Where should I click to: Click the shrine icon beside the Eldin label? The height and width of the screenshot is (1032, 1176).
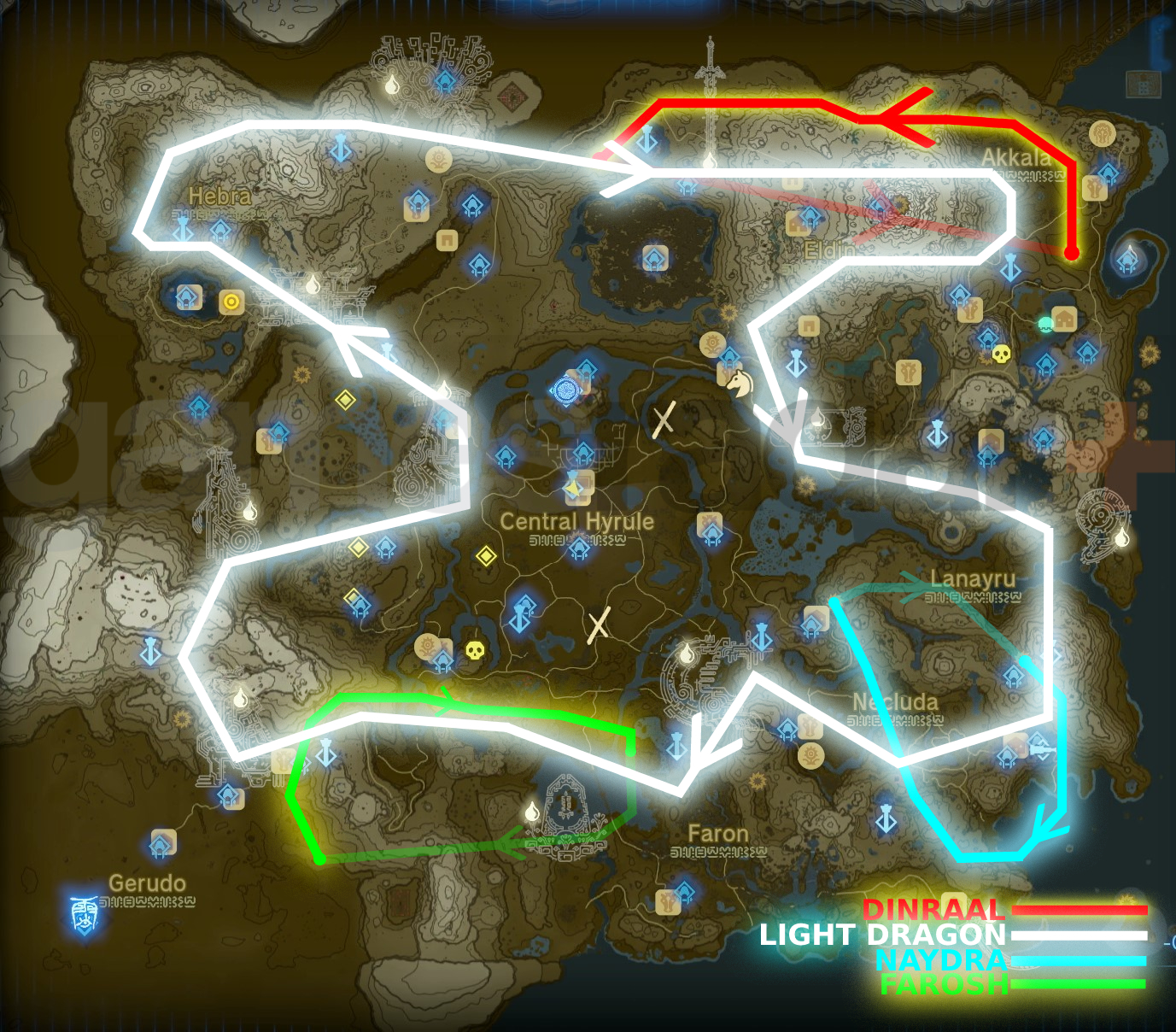(x=810, y=215)
